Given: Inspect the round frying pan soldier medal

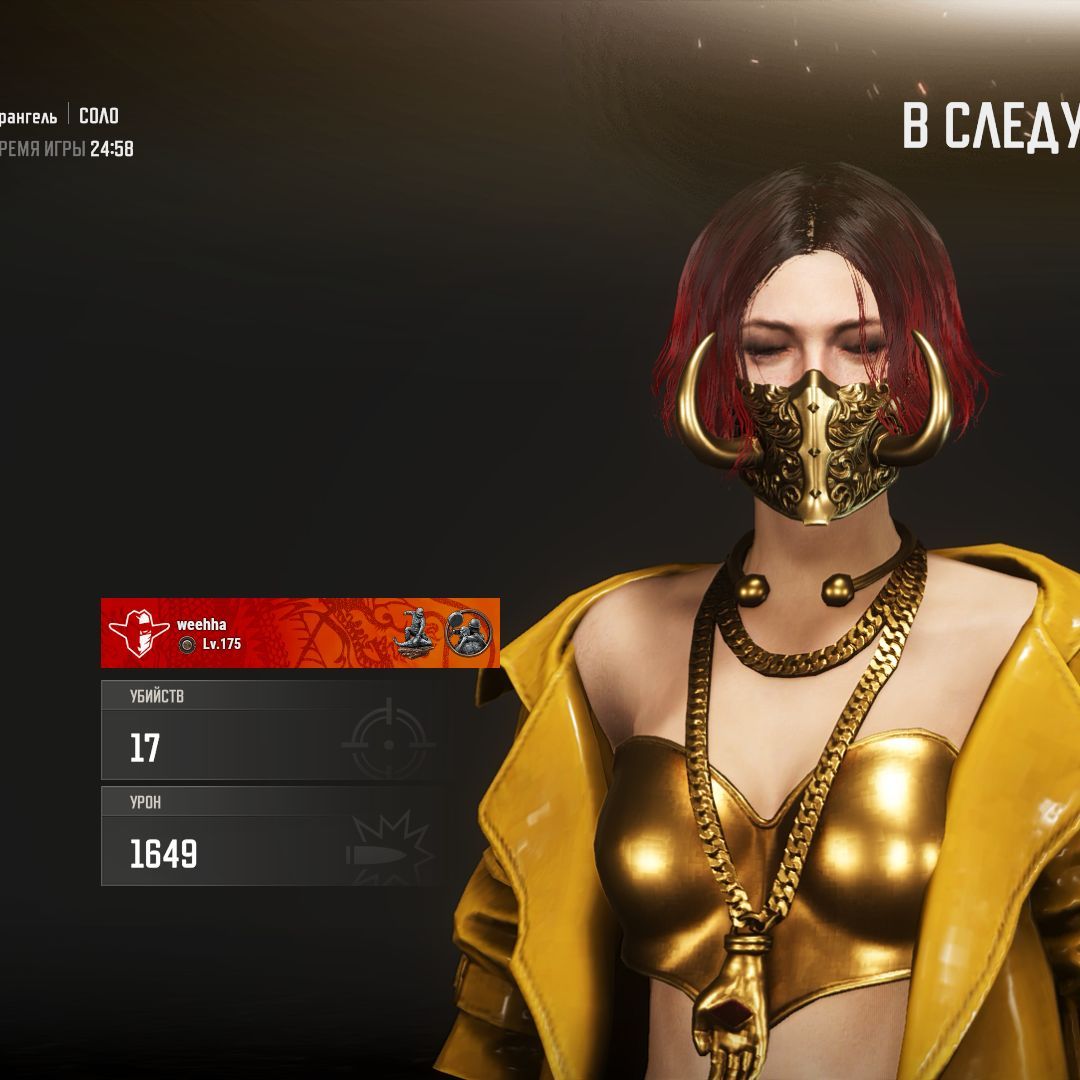Looking at the screenshot, I should tap(468, 632).
